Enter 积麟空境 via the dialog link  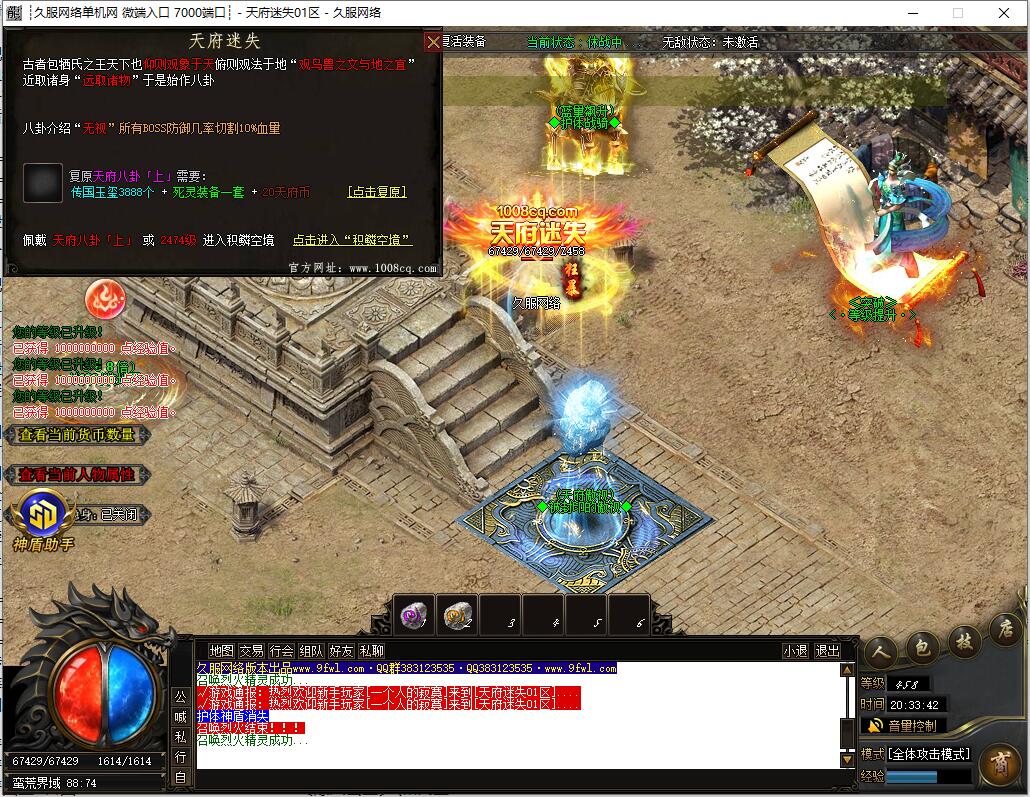(x=352, y=240)
